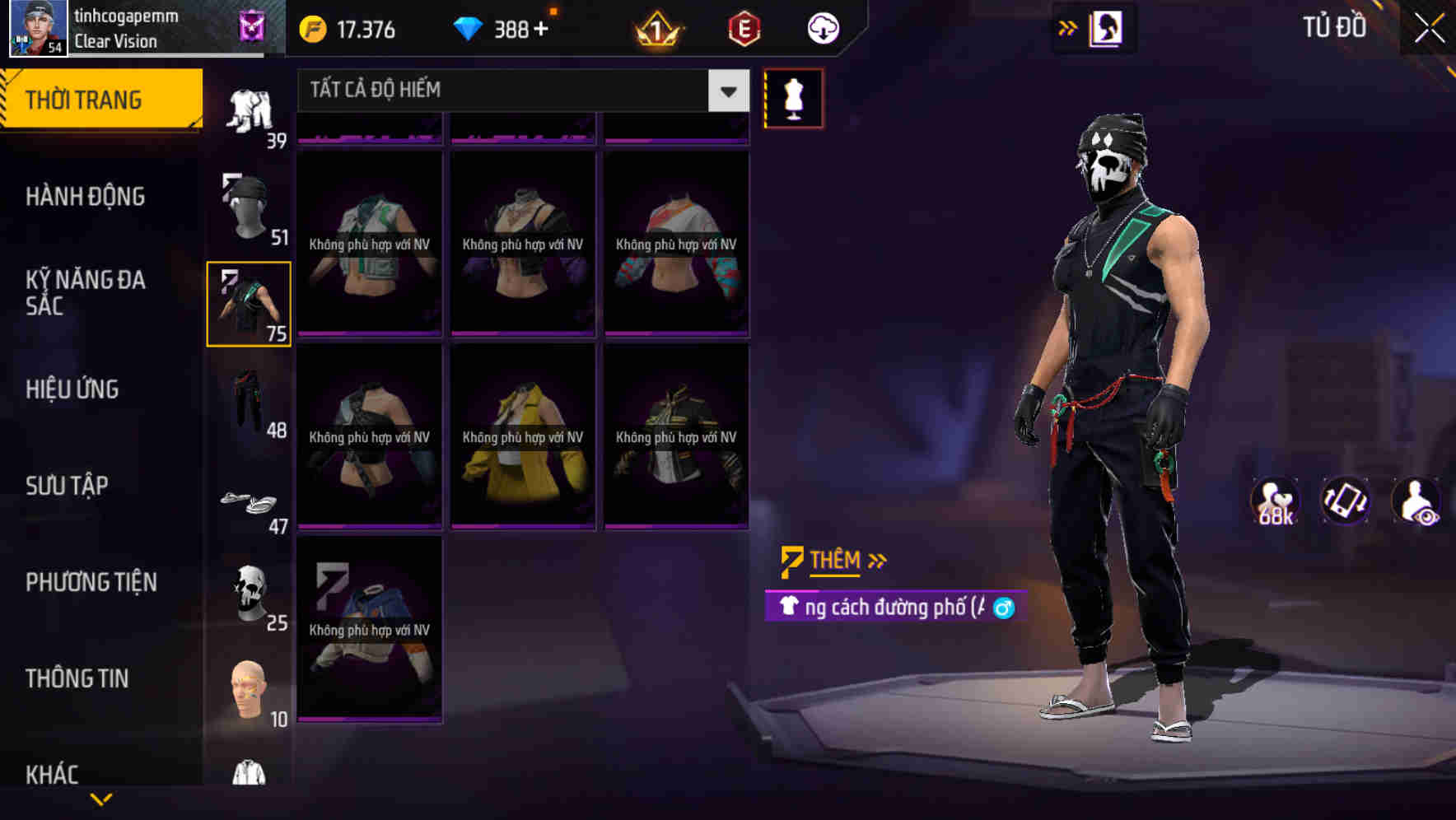The image size is (1456, 820).
Task: Click the cloud download icon in top bar
Action: [823, 27]
